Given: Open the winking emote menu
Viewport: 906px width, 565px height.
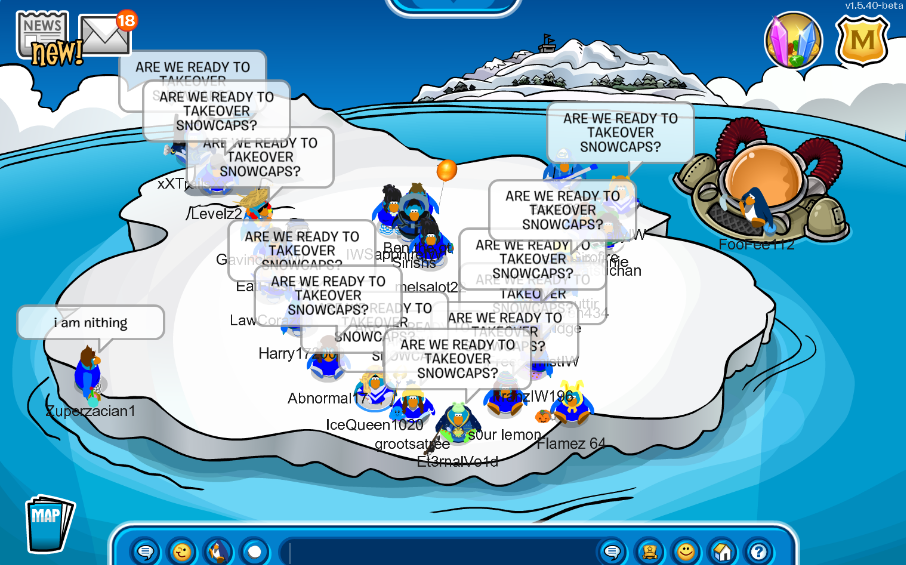Looking at the screenshot, I should pyautogui.click(x=182, y=551).
